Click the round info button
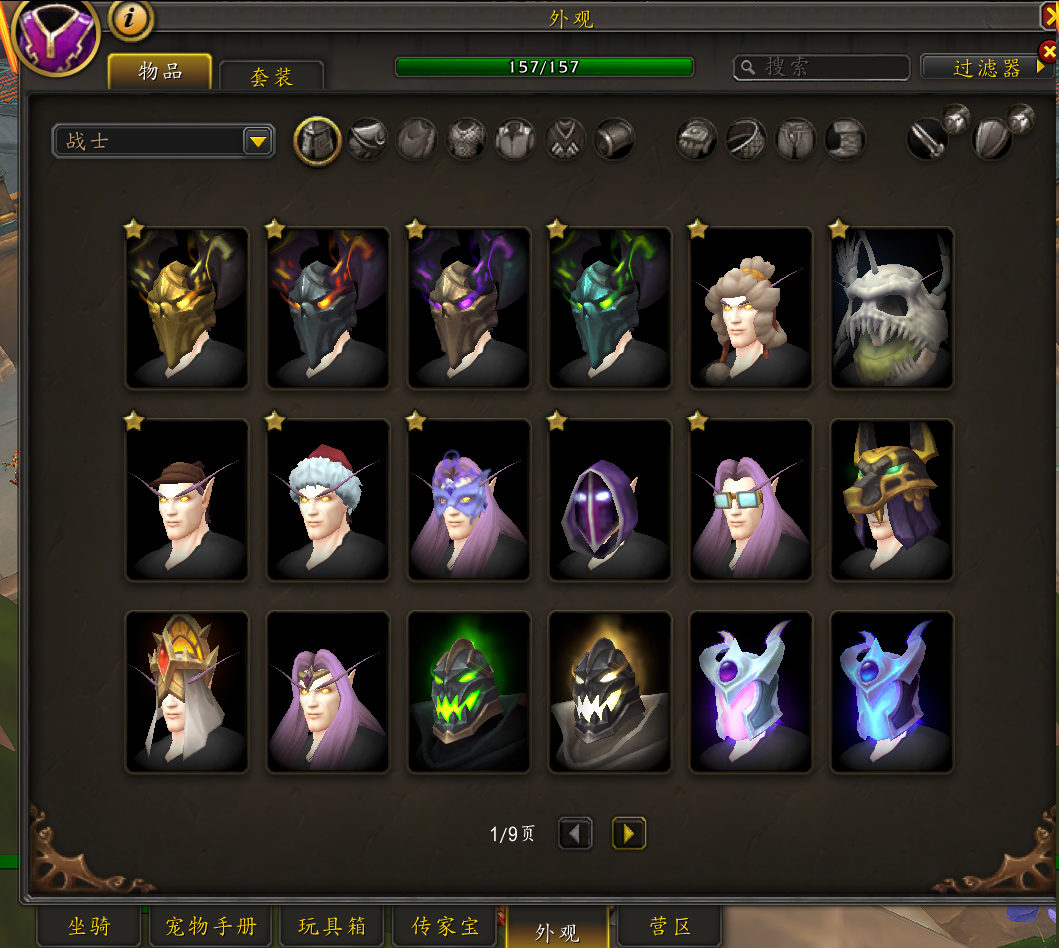This screenshot has width=1059, height=948. 129,17
